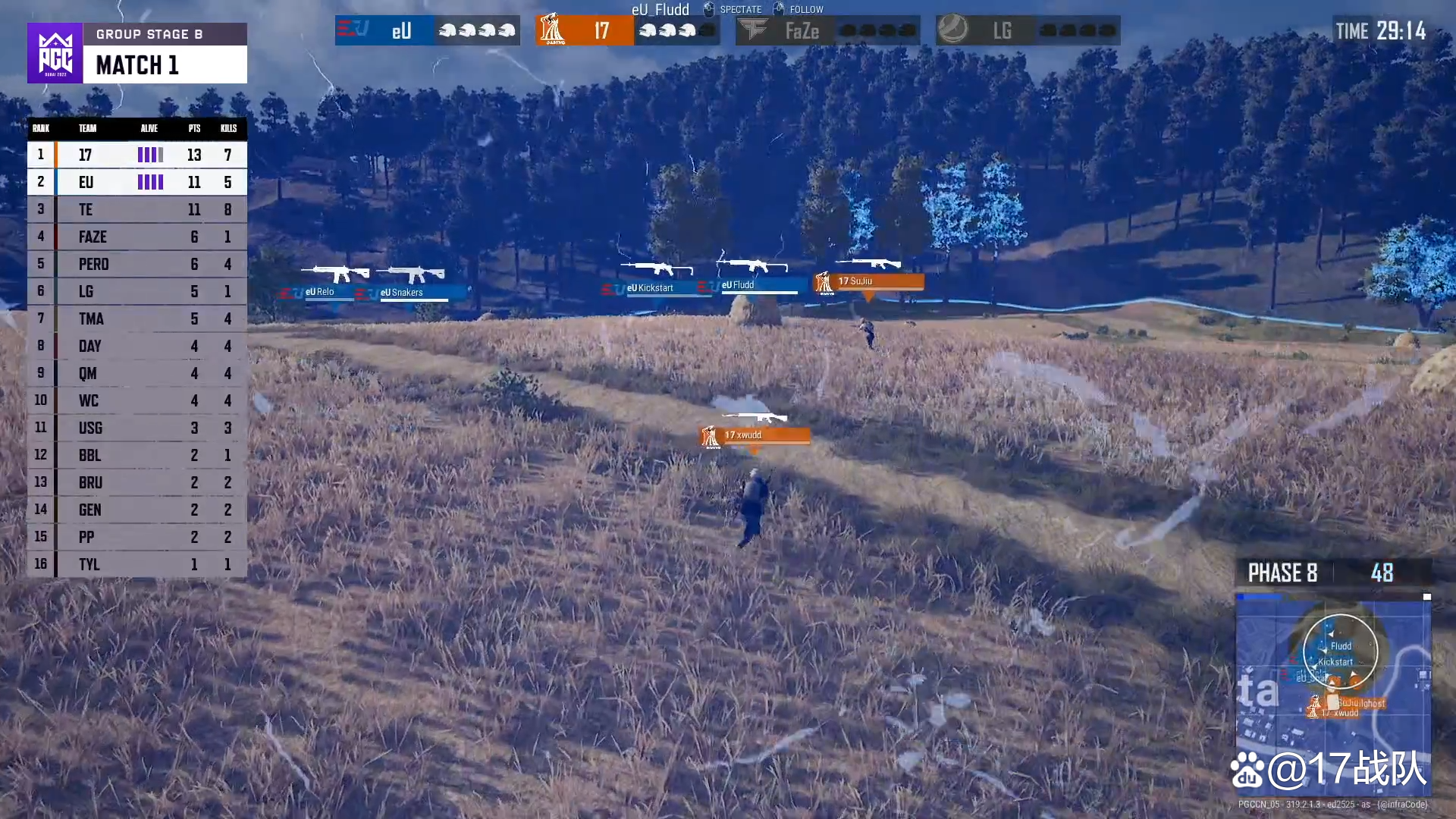Select the TYL row at rank 16

[137, 564]
